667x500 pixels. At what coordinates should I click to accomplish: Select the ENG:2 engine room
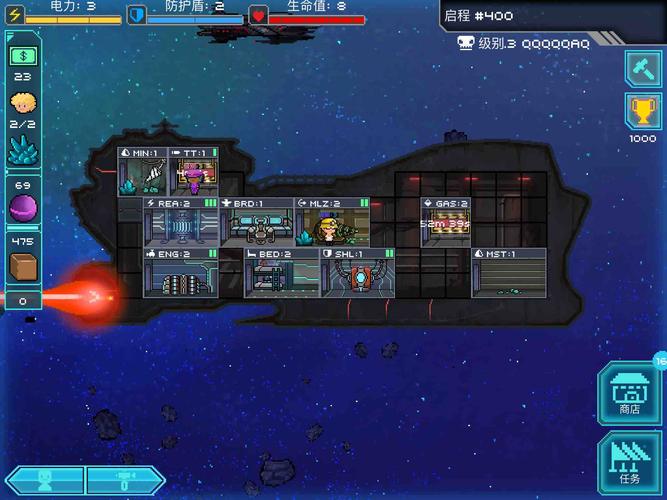click(180, 274)
